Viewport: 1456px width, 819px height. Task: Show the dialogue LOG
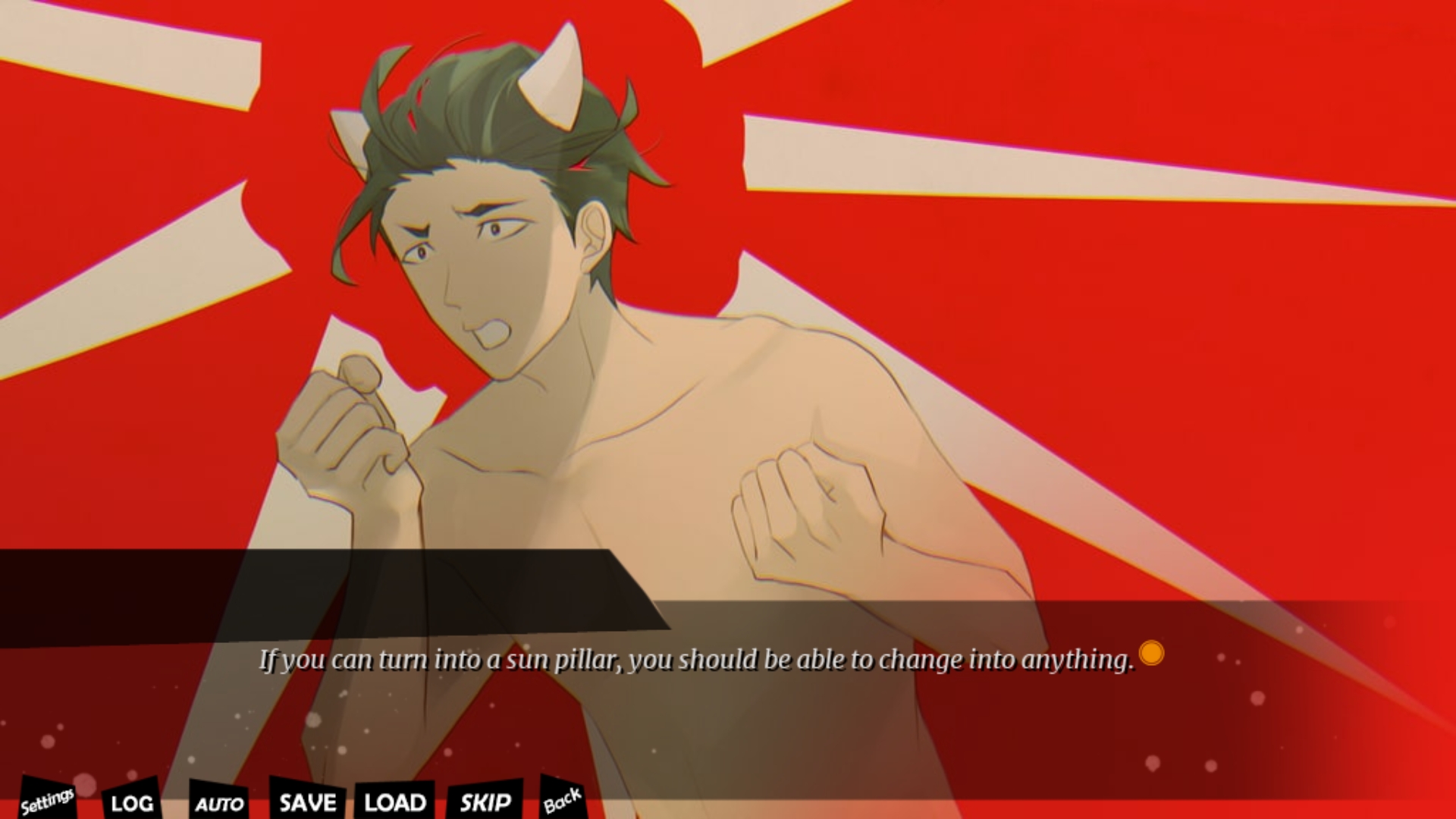point(132,802)
